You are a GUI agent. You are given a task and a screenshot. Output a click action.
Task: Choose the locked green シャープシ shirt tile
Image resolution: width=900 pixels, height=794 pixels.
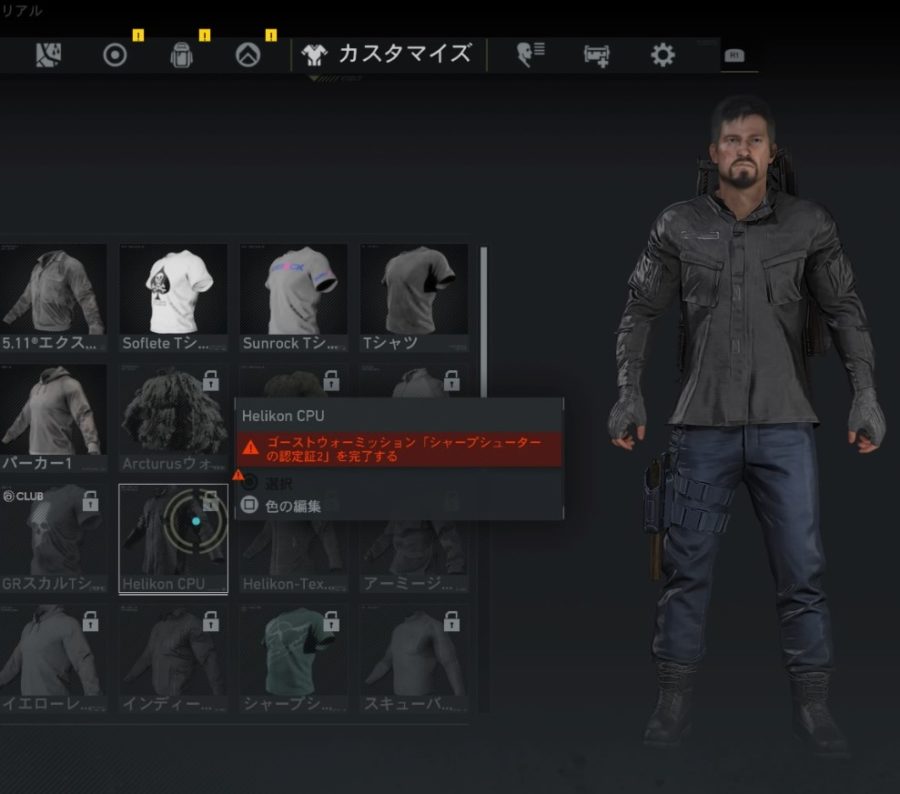pos(293,658)
